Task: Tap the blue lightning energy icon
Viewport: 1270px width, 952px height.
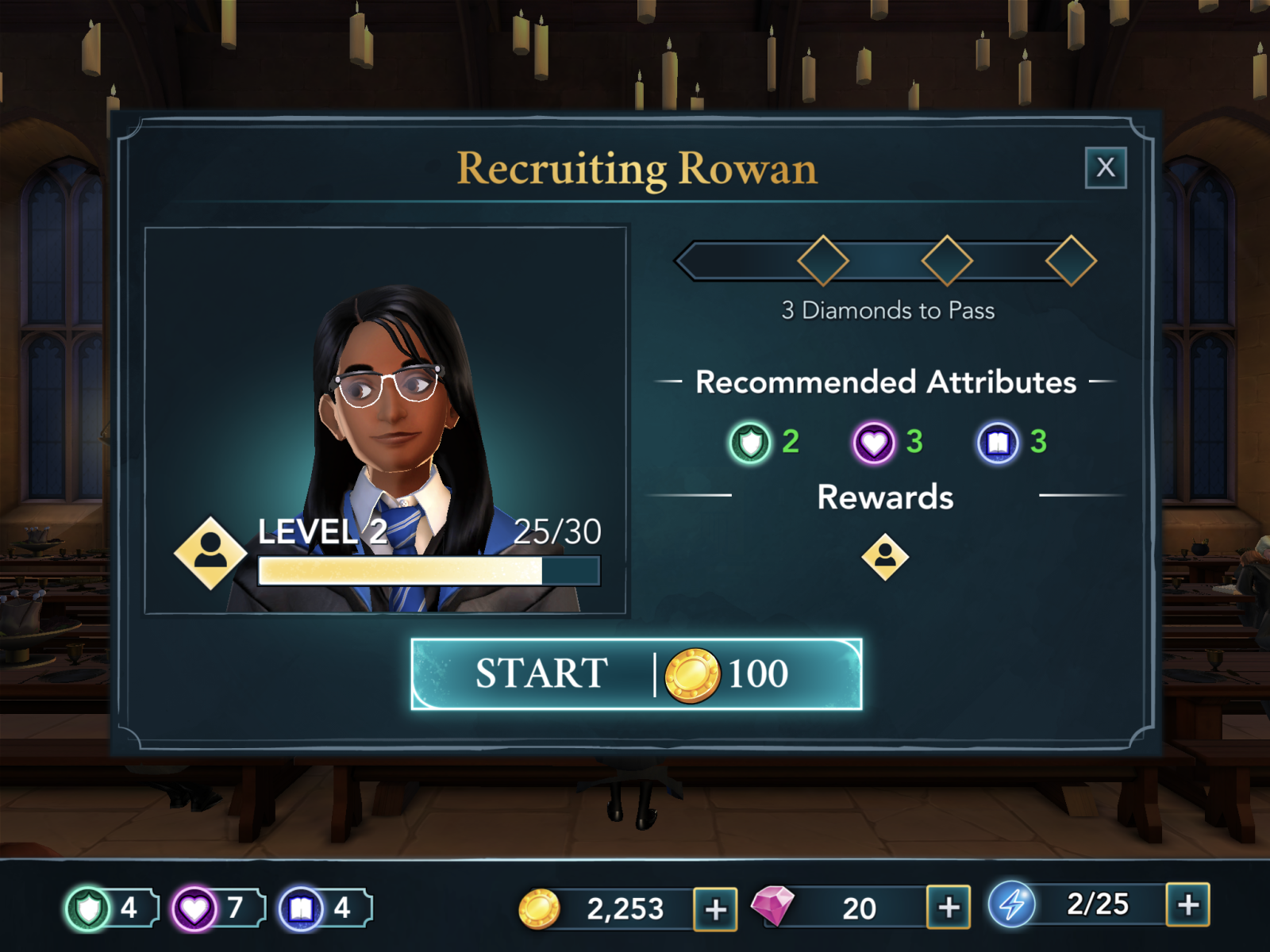Action: point(1011,904)
